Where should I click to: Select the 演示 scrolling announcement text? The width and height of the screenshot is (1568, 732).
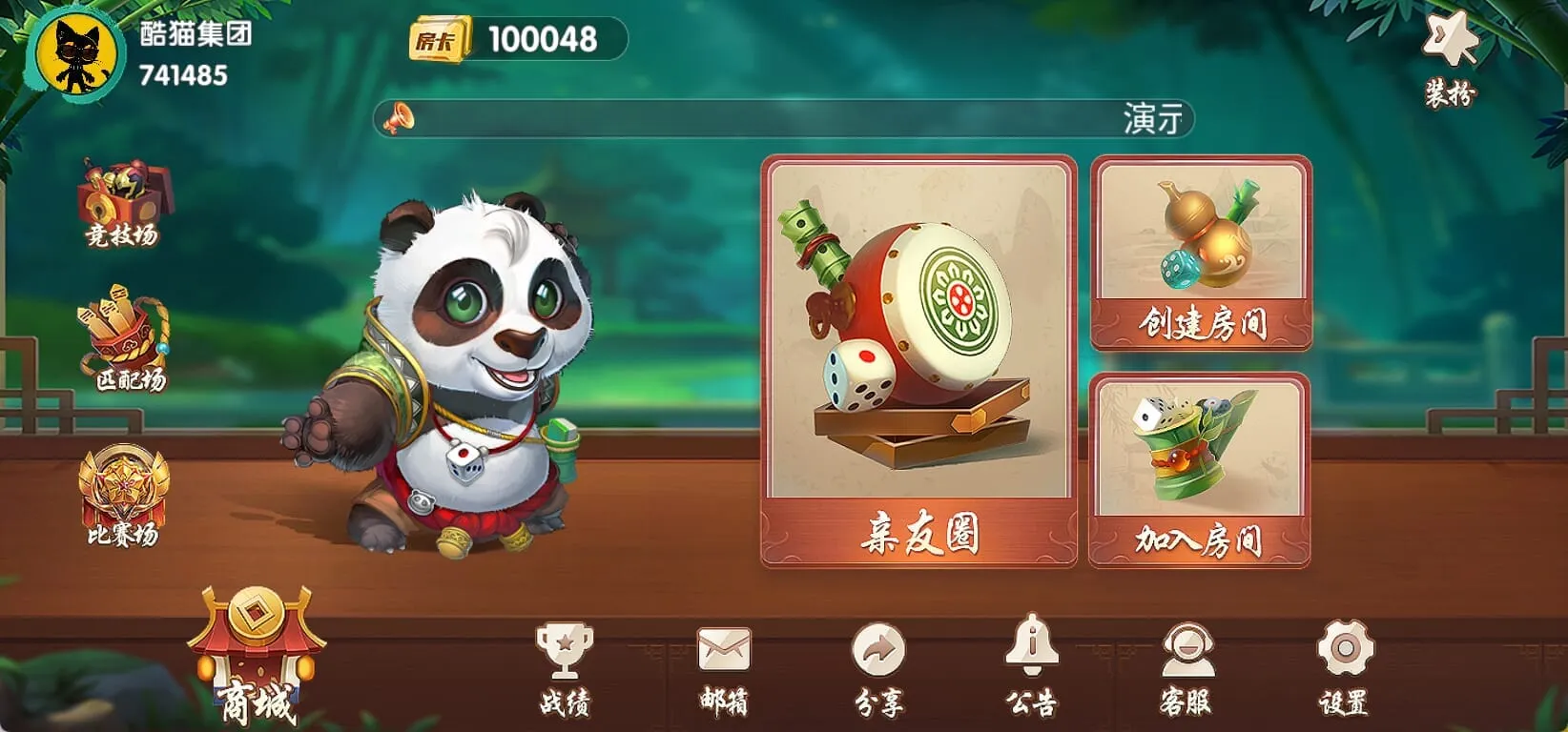[x=1151, y=118]
